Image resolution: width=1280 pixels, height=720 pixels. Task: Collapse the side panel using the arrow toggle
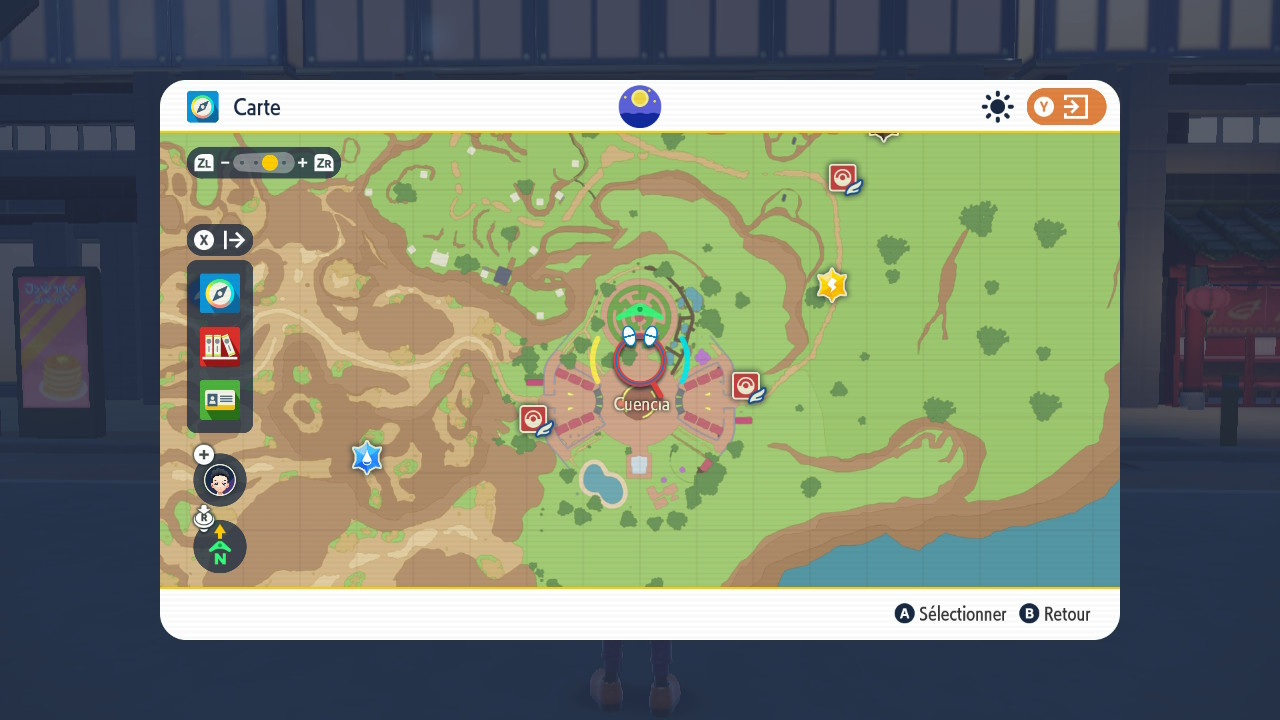(220, 240)
